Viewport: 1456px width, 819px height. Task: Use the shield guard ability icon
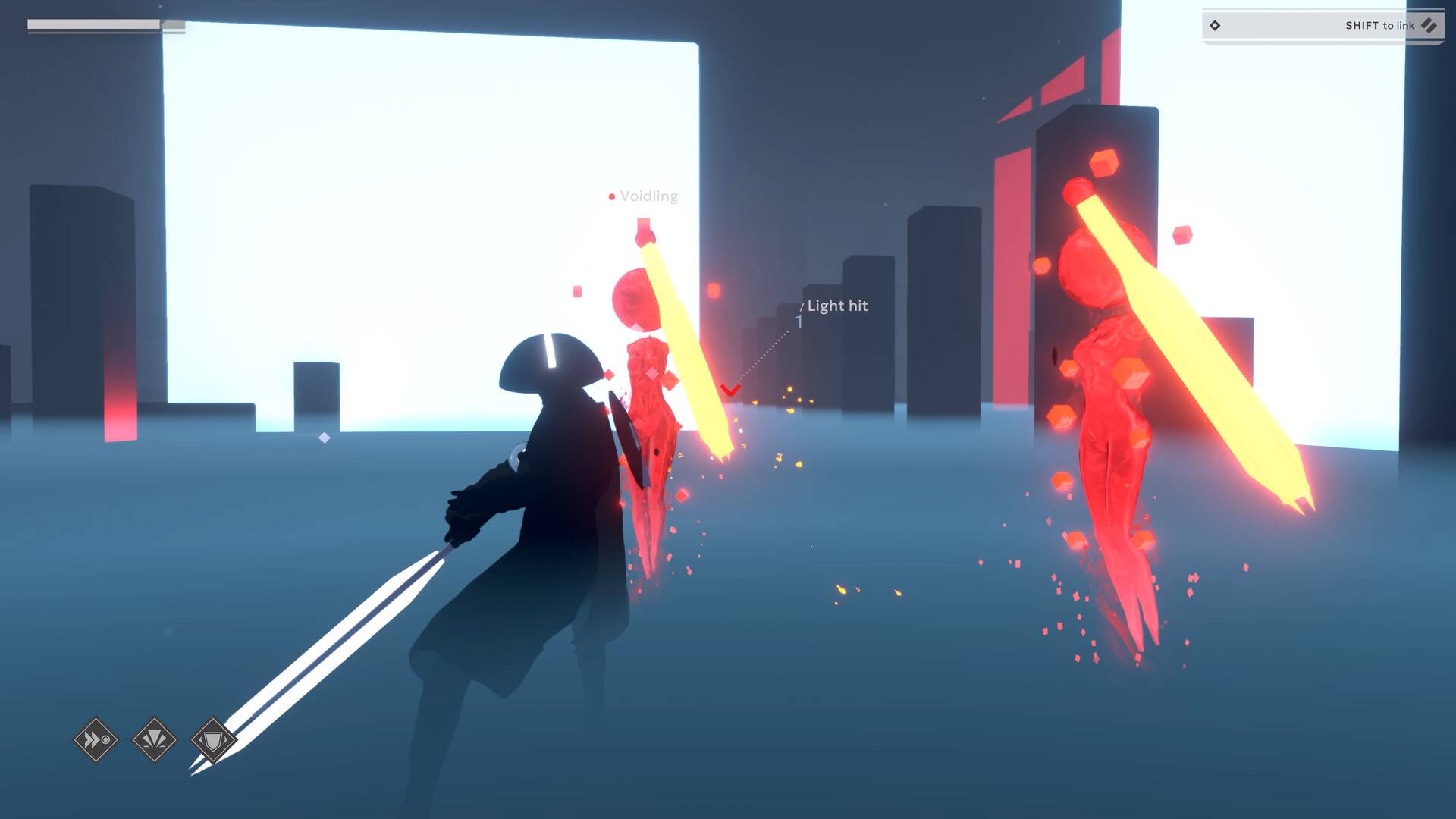pos(213,739)
